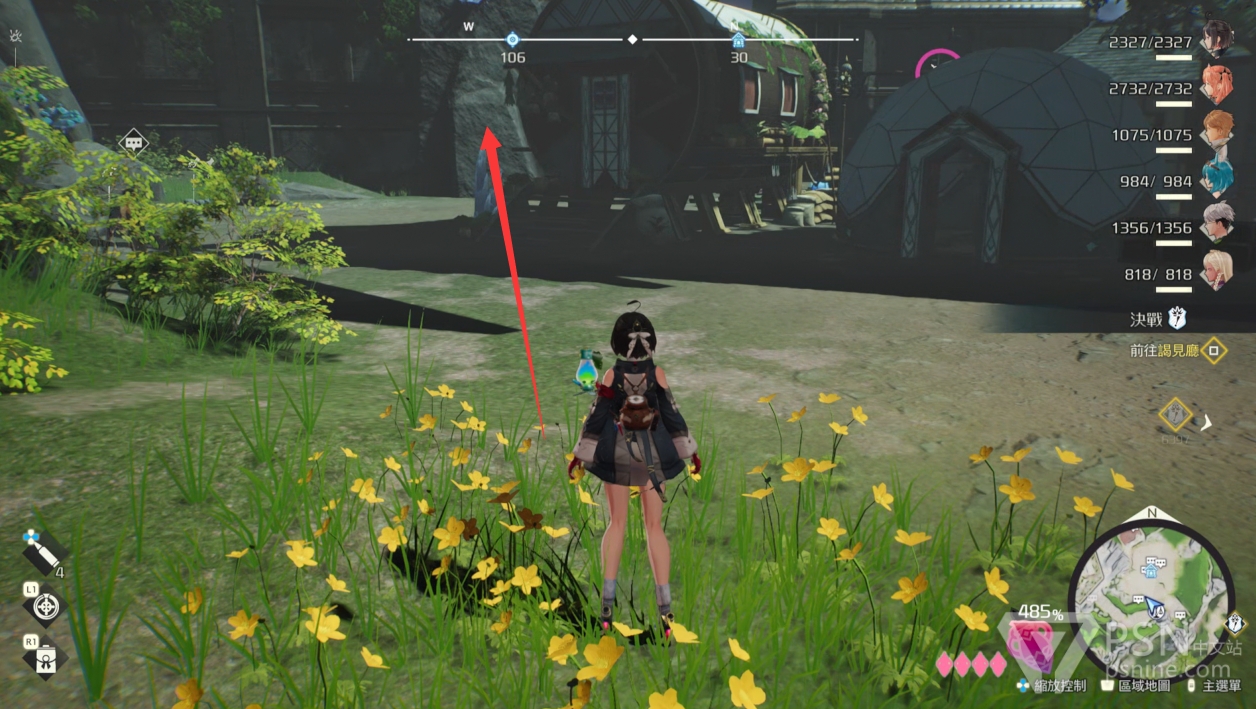Click the house icon on the minimap
This screenshot has width=1256, height=709.
1150,573
